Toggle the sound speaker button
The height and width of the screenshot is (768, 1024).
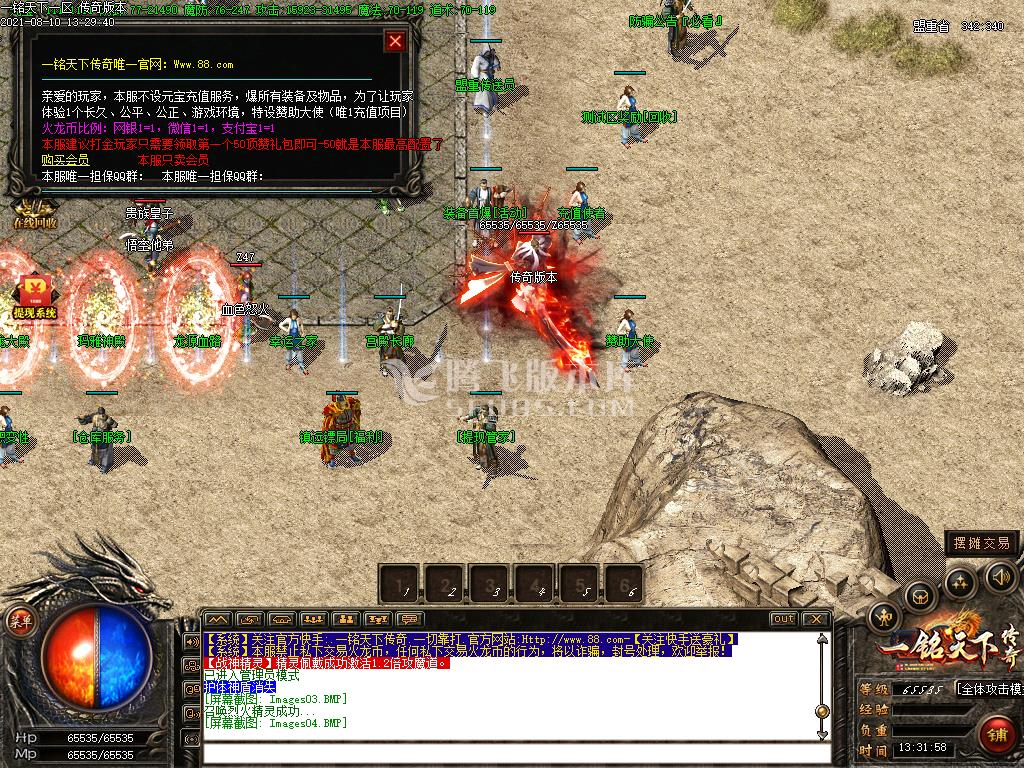[x=1000, y=576]
